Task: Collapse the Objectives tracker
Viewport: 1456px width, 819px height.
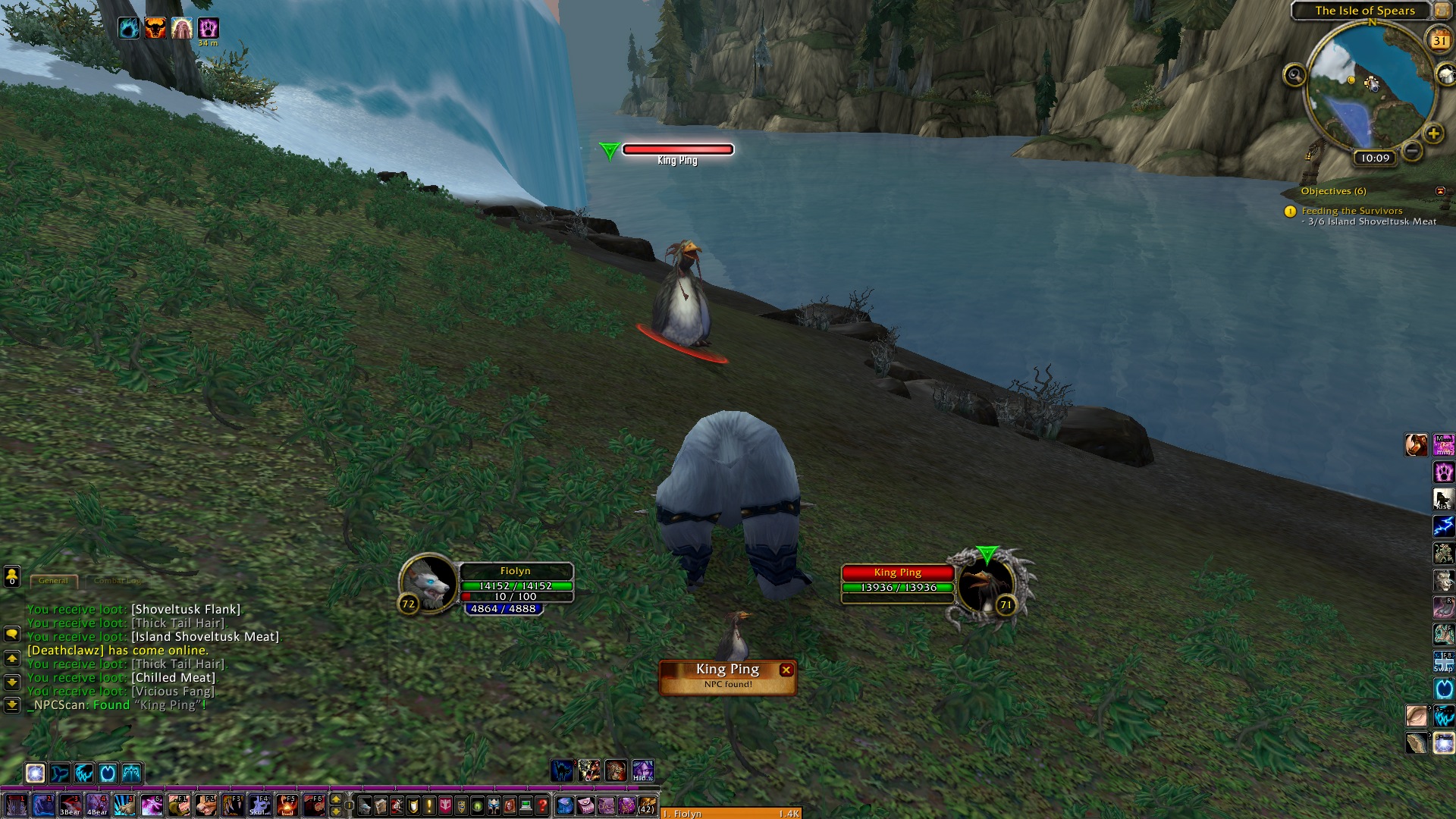Action: click(x=1440, y=191)
